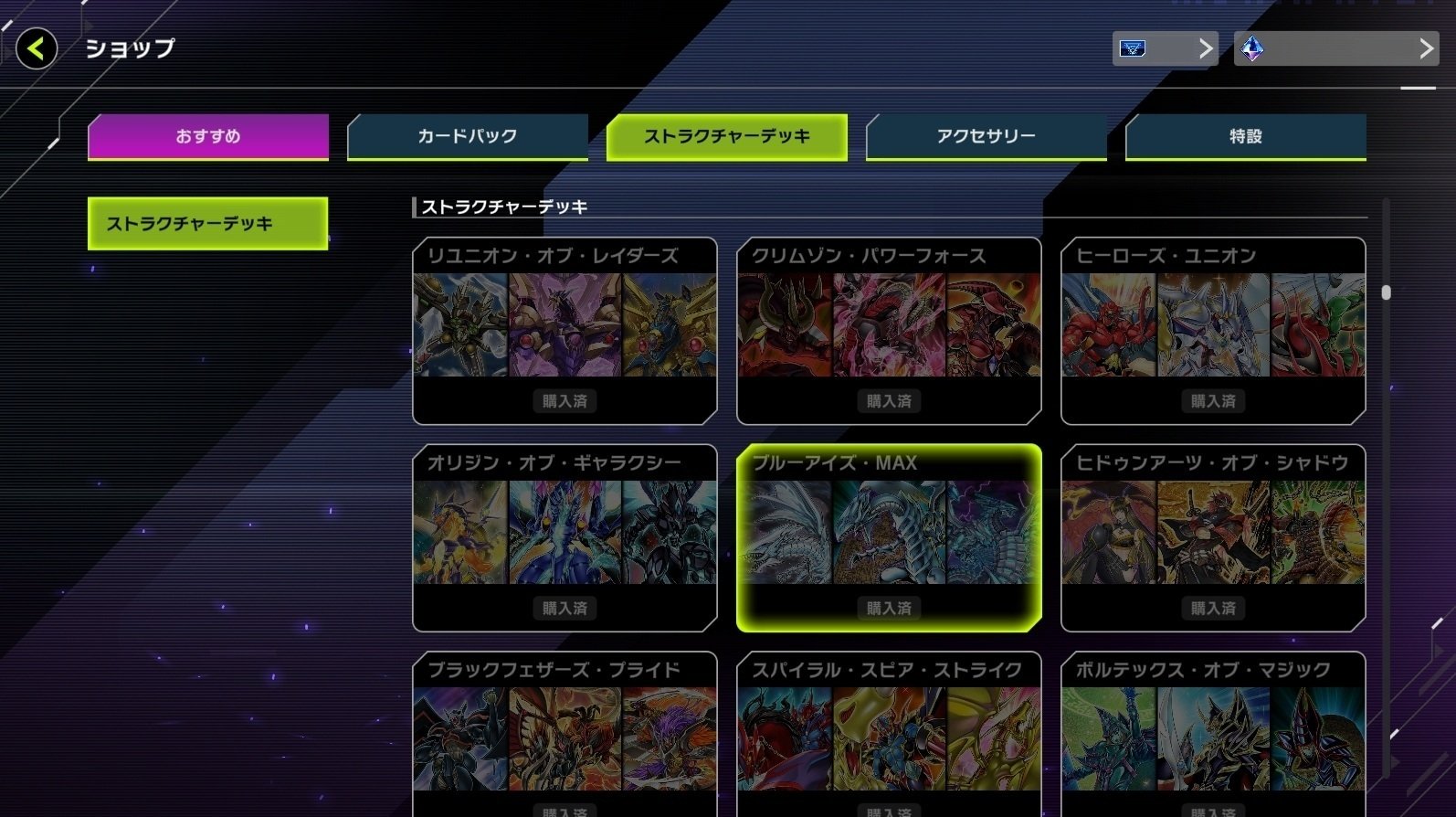Open the おすすめ tab
Screen dimensions: 1456x817
[x=206, y=135]
